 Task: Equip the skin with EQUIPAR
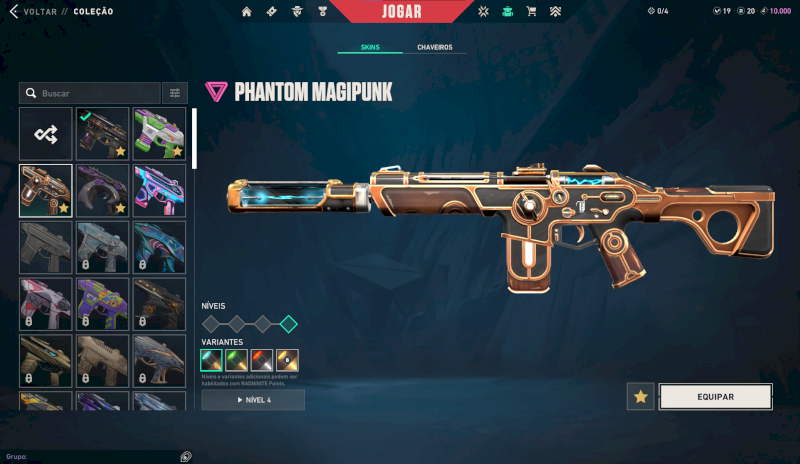tap(715, 397)
